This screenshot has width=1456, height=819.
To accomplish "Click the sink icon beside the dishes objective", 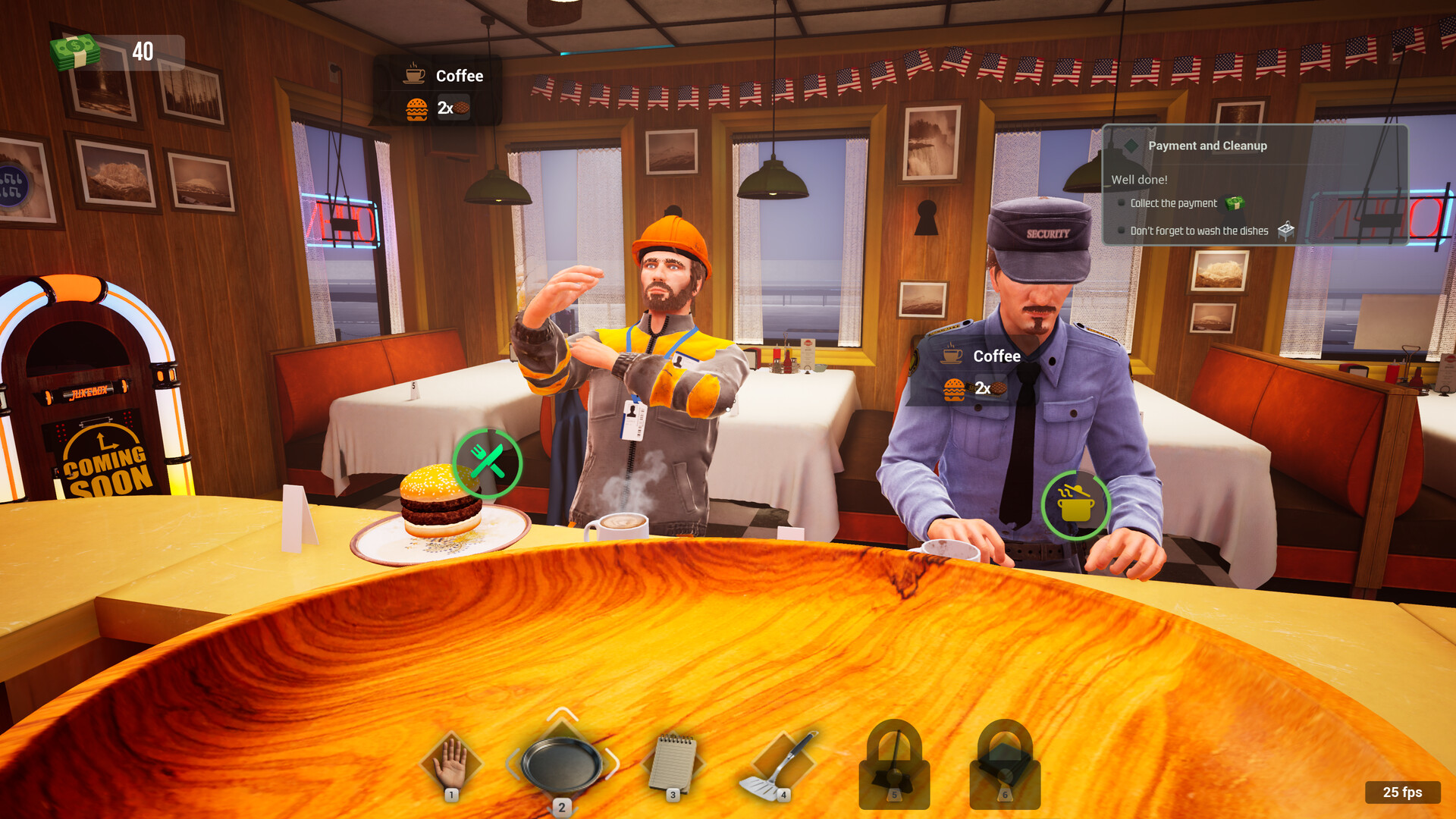I will pos(1286,230).
